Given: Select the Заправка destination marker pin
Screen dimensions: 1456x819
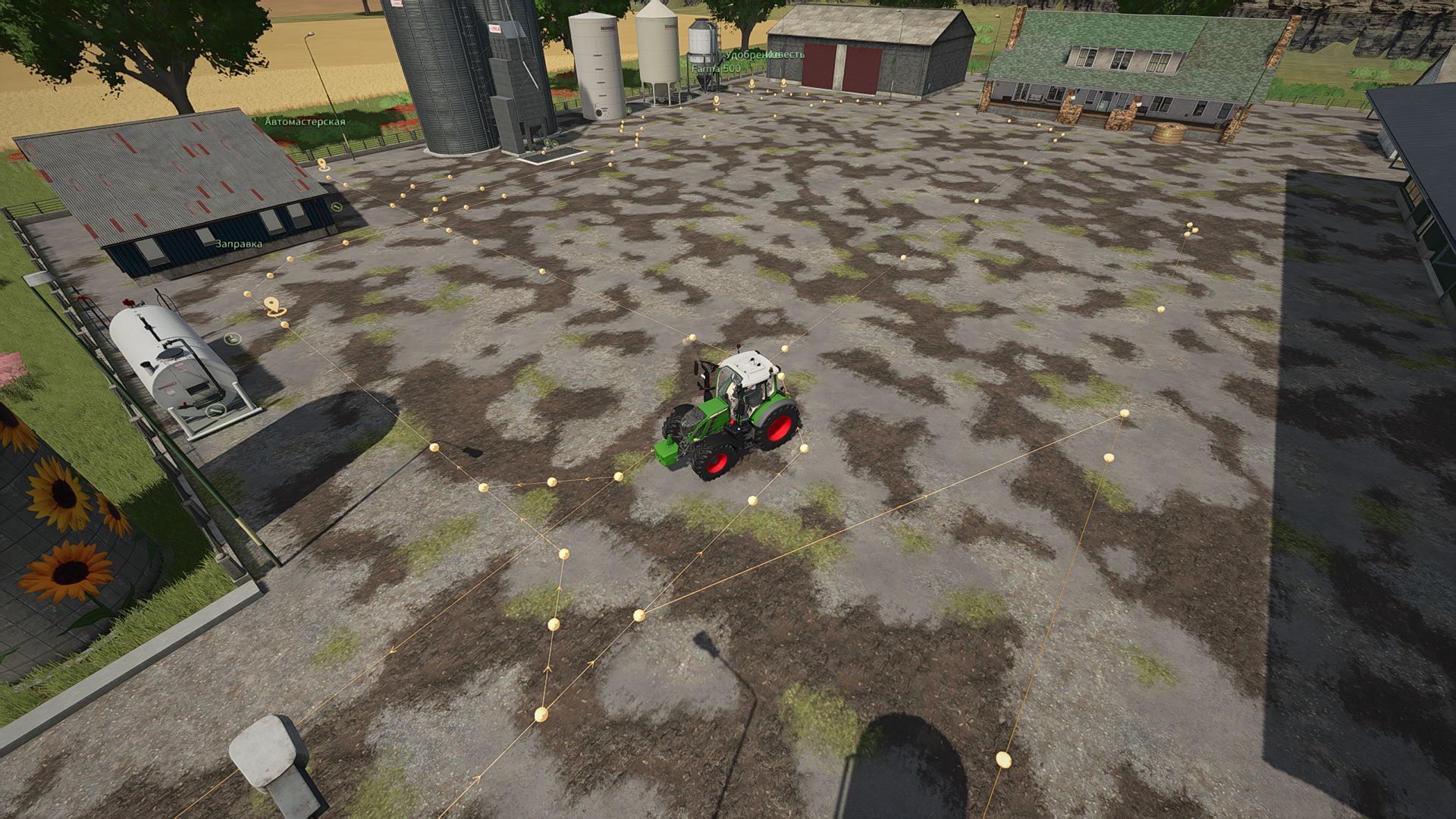Looking at the screenshot, I should (x=275, y=305).
